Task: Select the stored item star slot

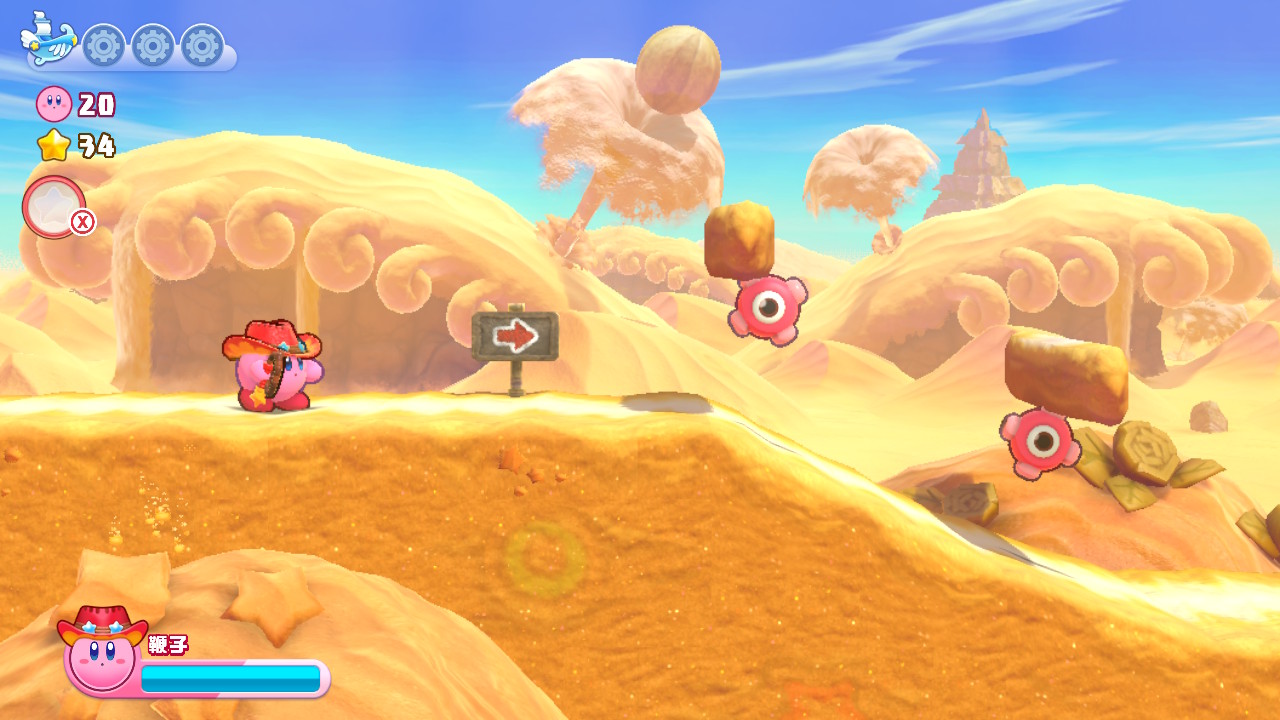Action: [53, 207]
